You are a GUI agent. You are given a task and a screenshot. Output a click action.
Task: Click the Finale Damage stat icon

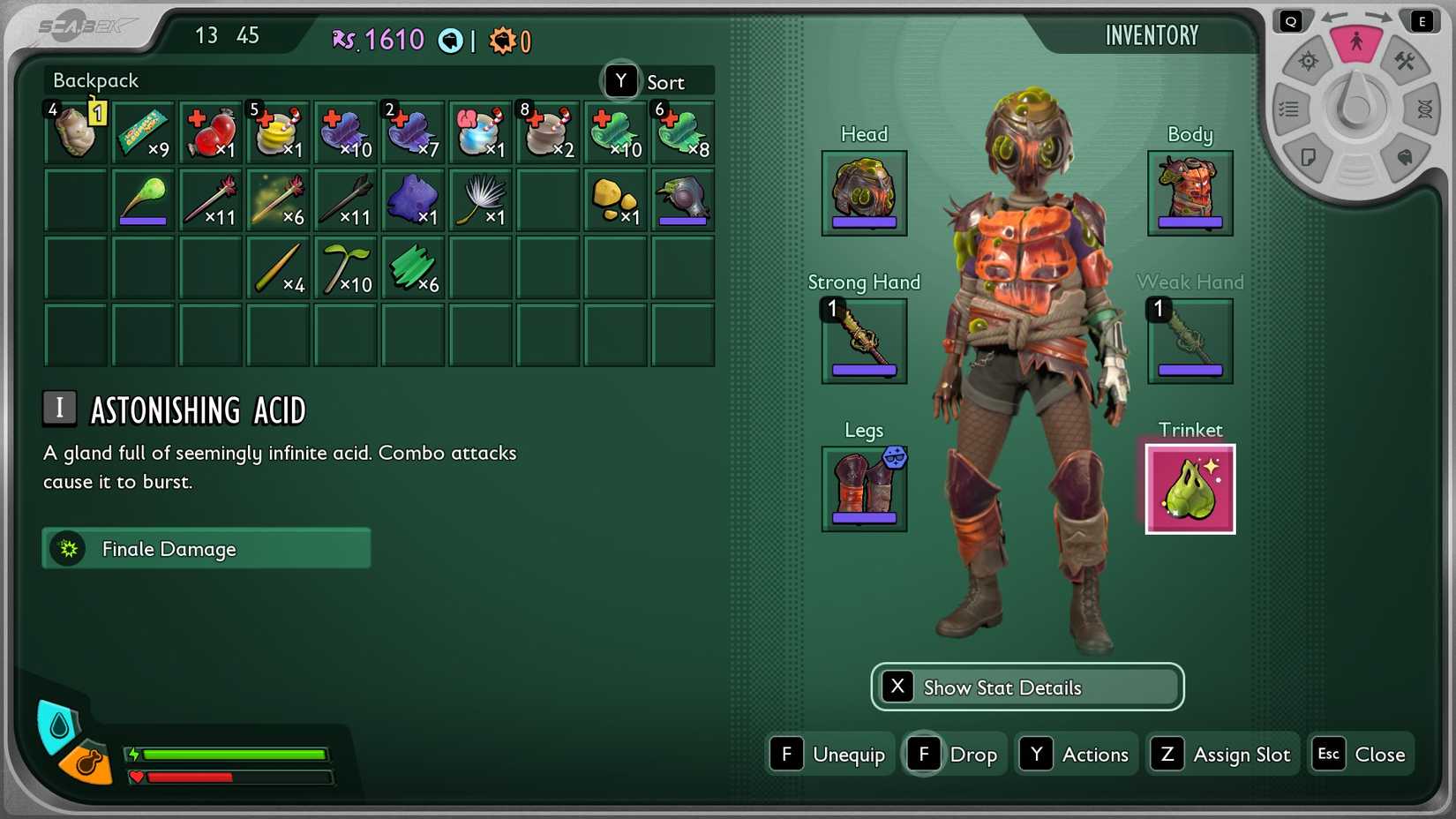point(68,548)
